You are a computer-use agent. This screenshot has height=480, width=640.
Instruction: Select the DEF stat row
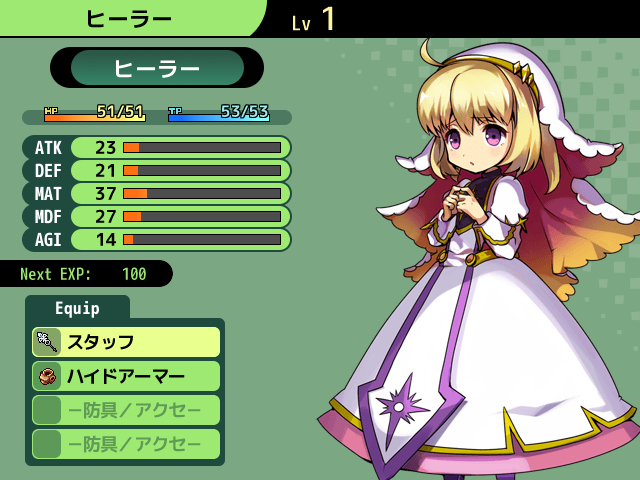click(157, 170)
